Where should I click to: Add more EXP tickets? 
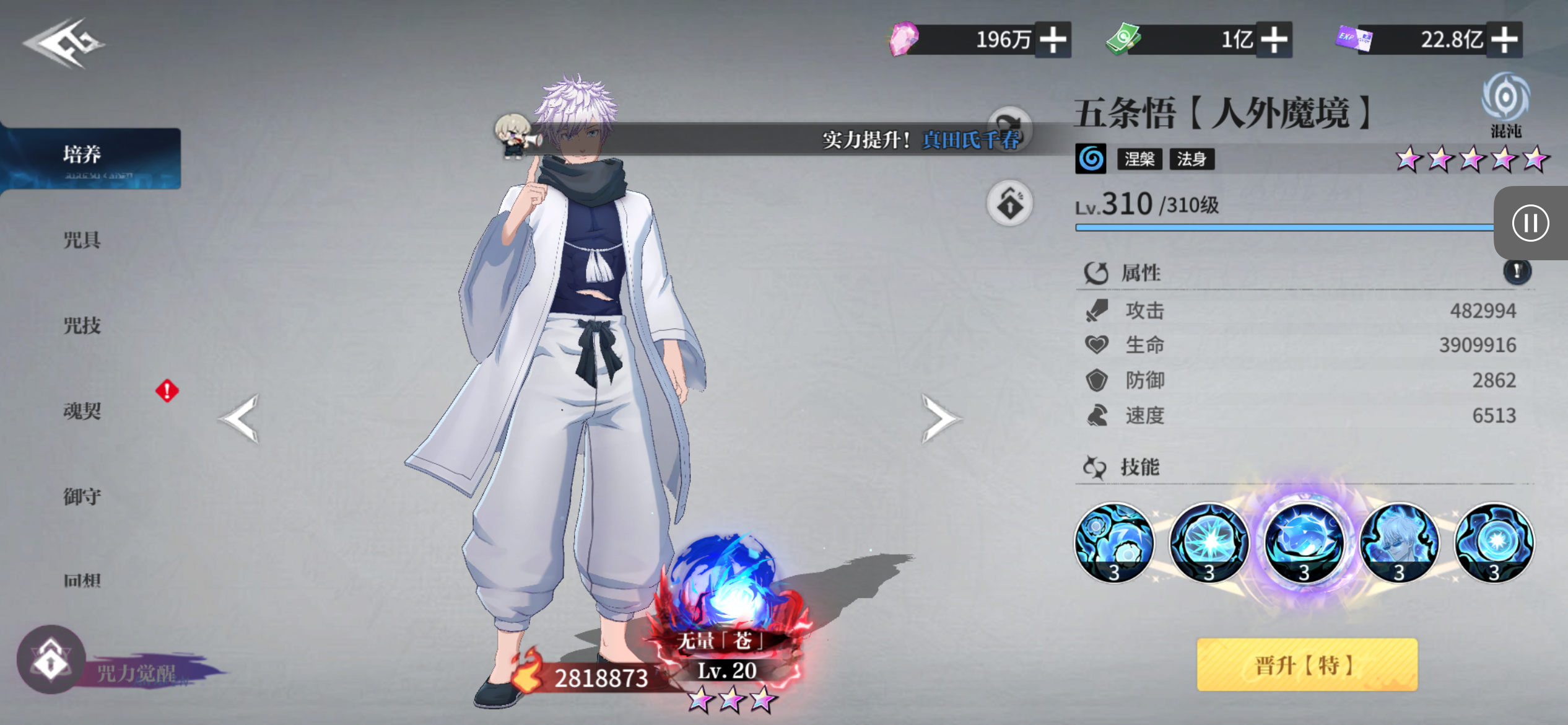[1505, 40]
